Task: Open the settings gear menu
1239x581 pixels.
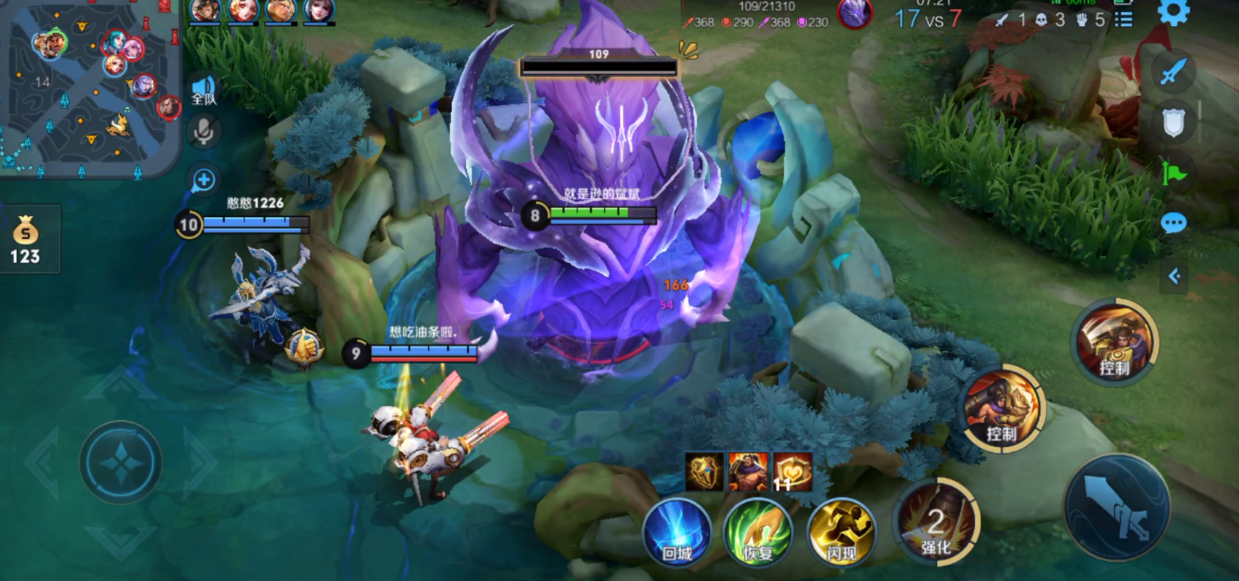Action: tap(1173, 13)
